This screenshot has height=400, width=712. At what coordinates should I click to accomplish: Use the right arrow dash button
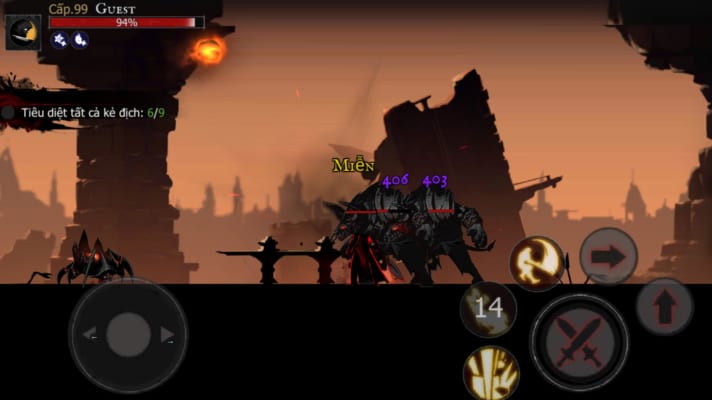[608, 256]
